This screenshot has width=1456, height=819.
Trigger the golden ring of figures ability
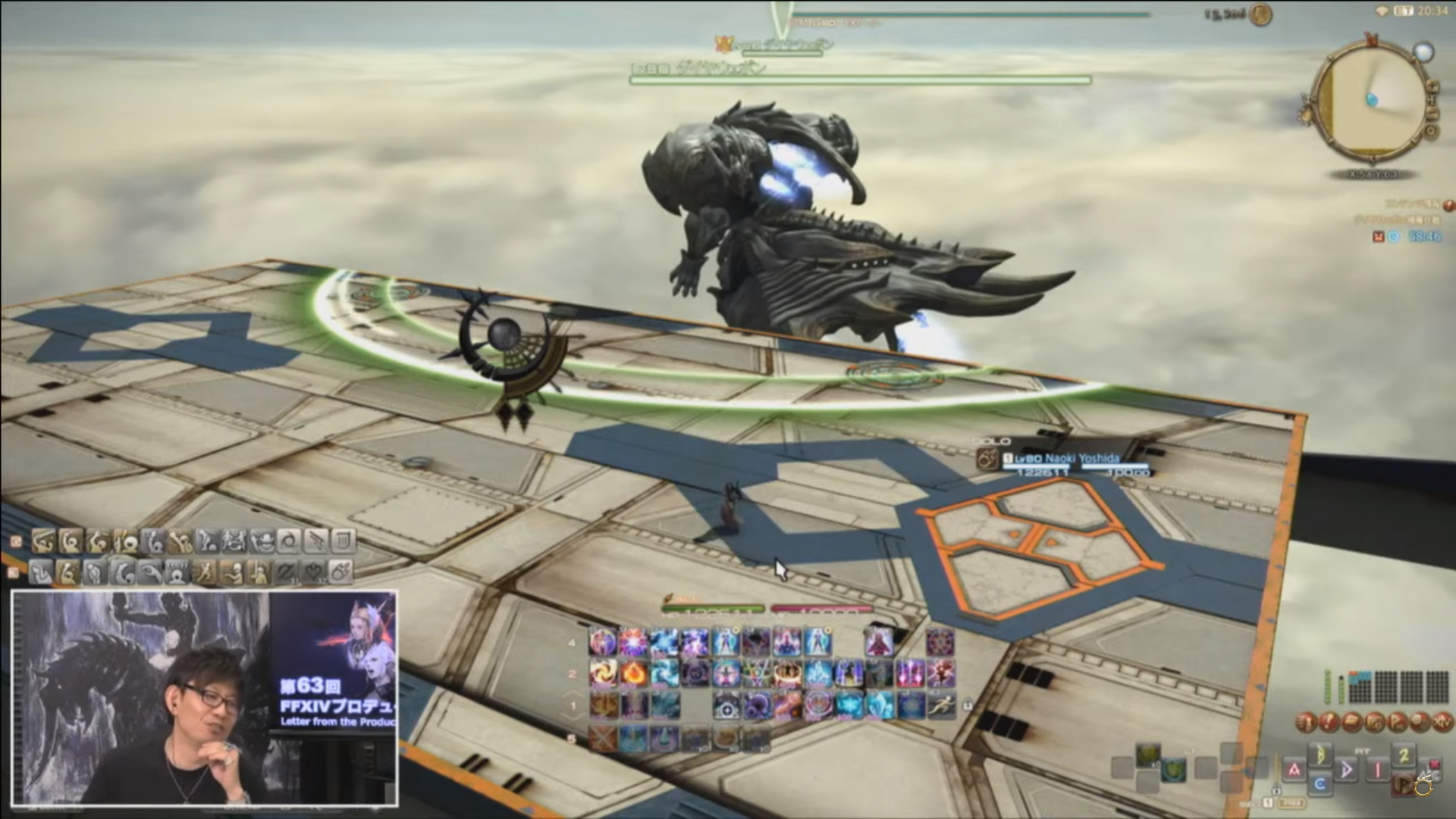(787, 673)
